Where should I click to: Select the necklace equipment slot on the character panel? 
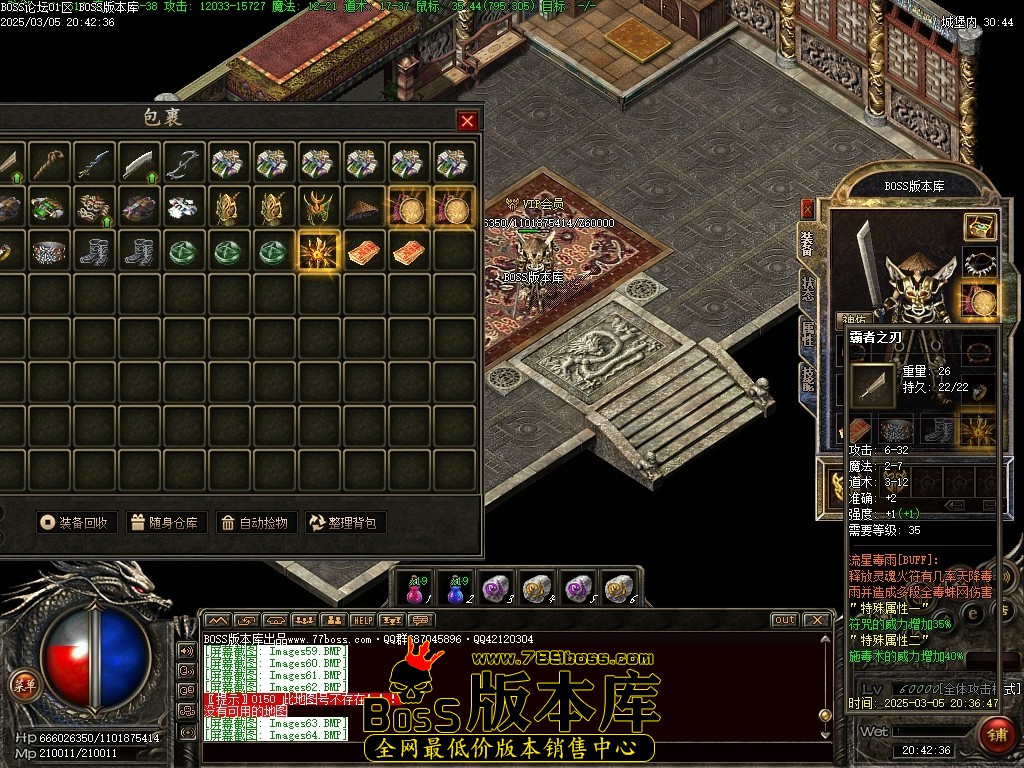[x=980, y=264]
